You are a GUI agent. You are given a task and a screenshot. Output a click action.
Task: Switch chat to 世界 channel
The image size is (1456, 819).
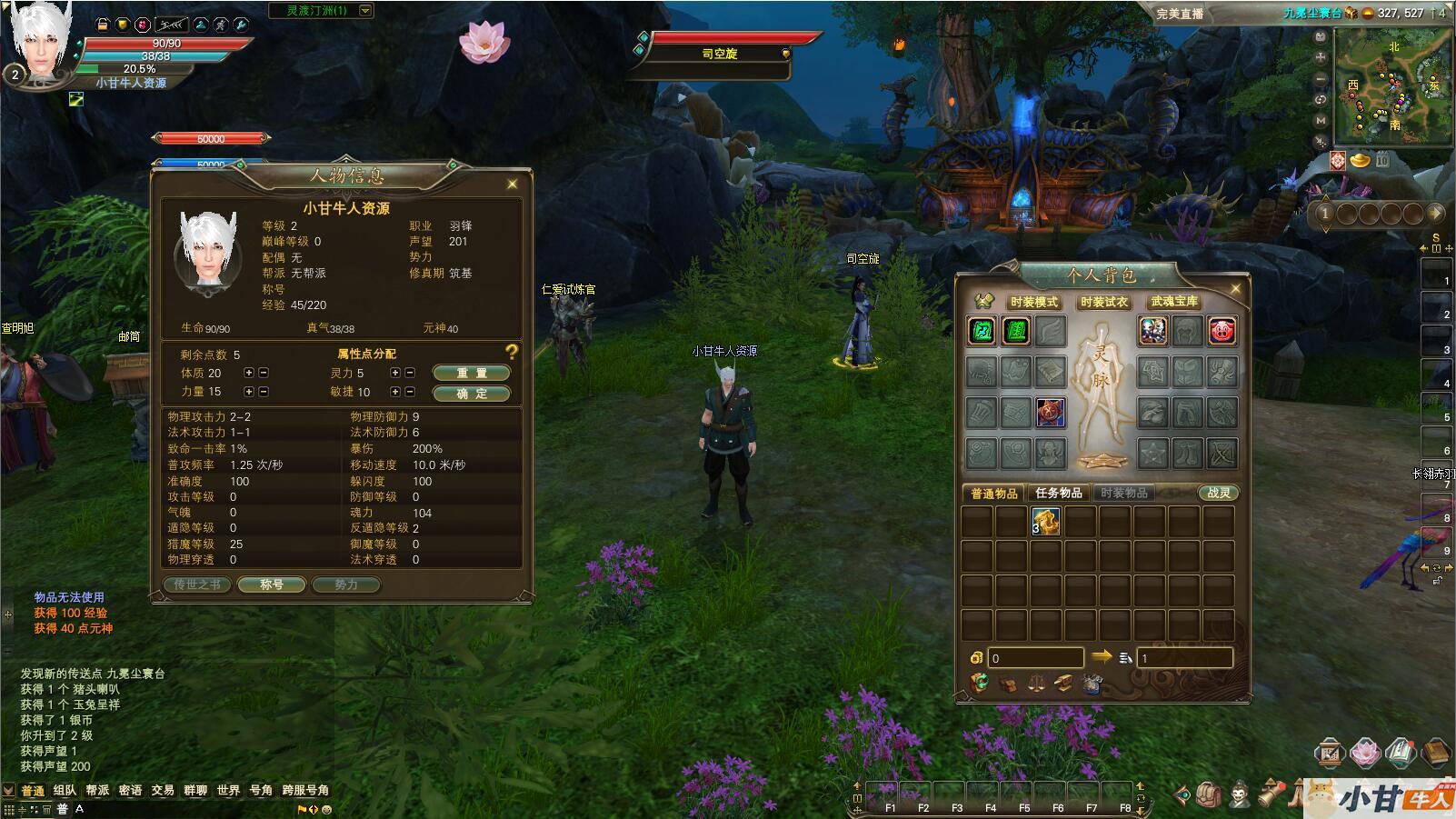[x=228, y=790]
